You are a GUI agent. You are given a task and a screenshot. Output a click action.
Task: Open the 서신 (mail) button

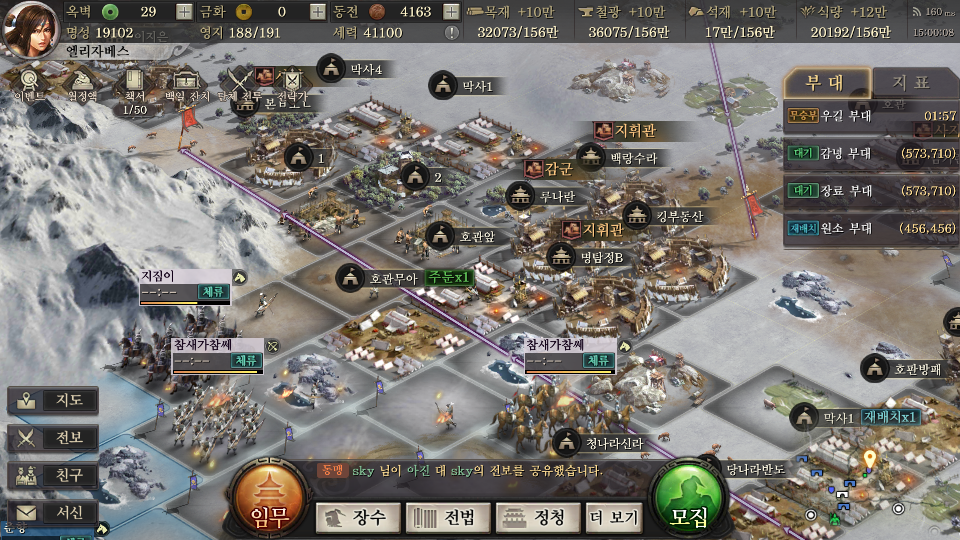tap(54, 512)
